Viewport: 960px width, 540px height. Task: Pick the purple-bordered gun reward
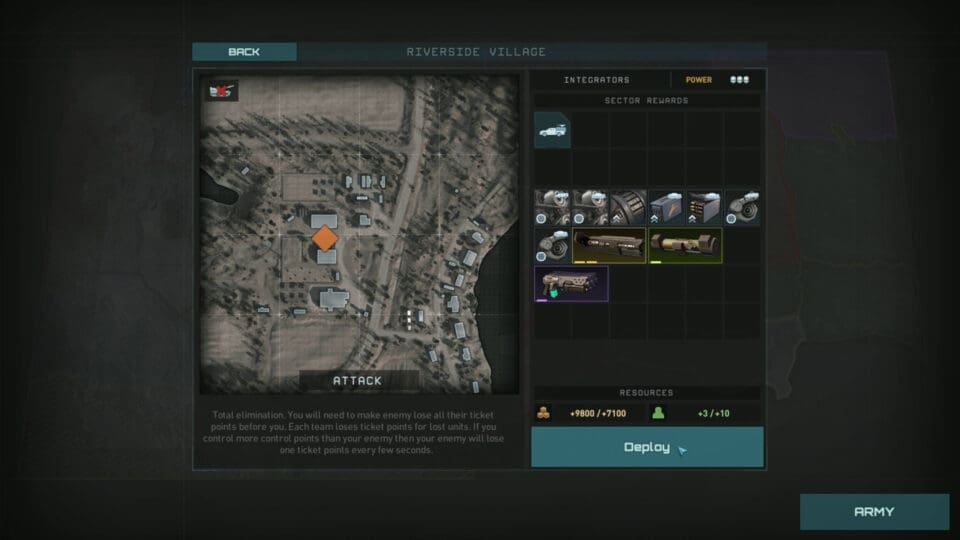(x=571, y=283)
